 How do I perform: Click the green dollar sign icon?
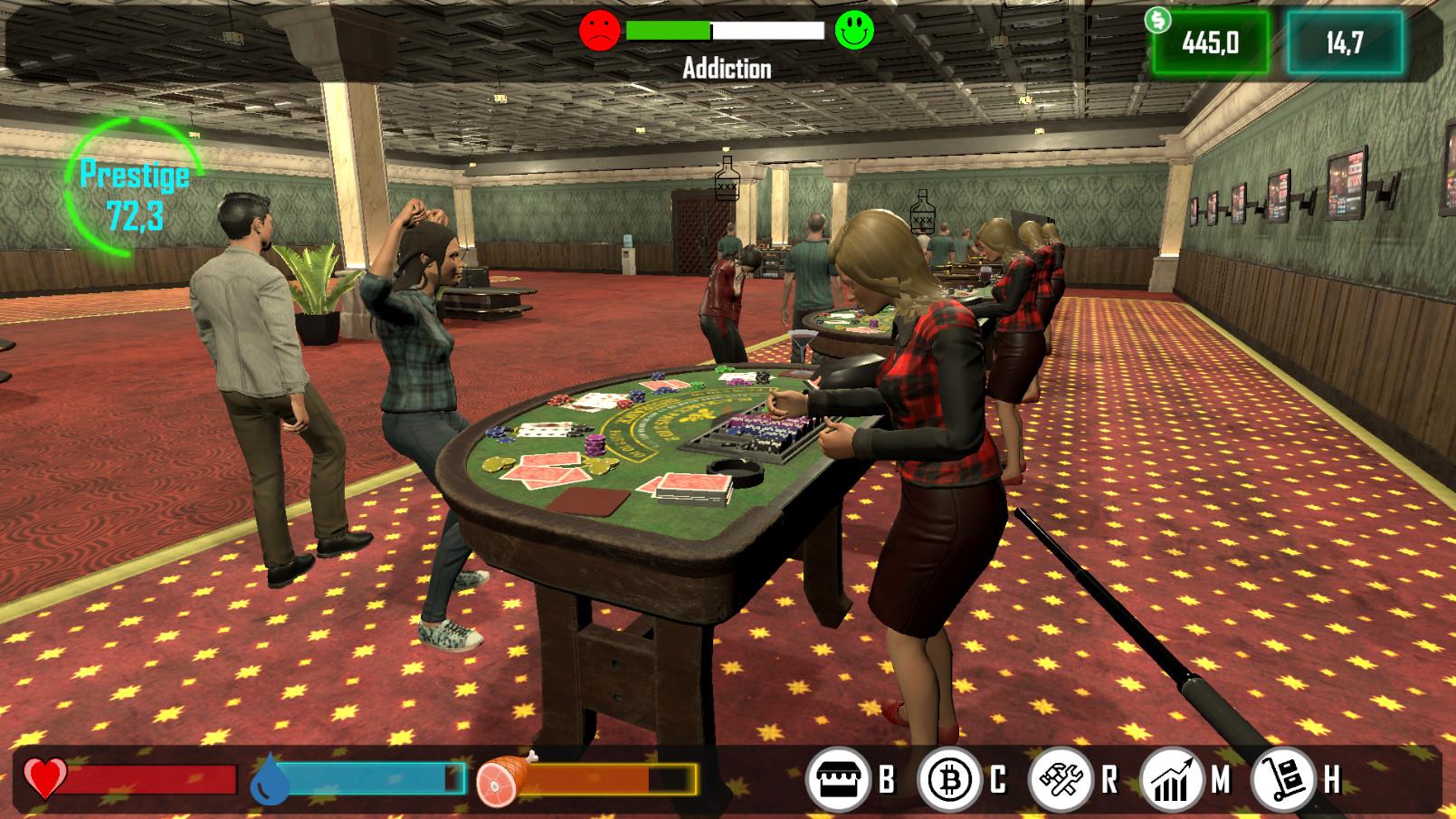pos(1158,20)
